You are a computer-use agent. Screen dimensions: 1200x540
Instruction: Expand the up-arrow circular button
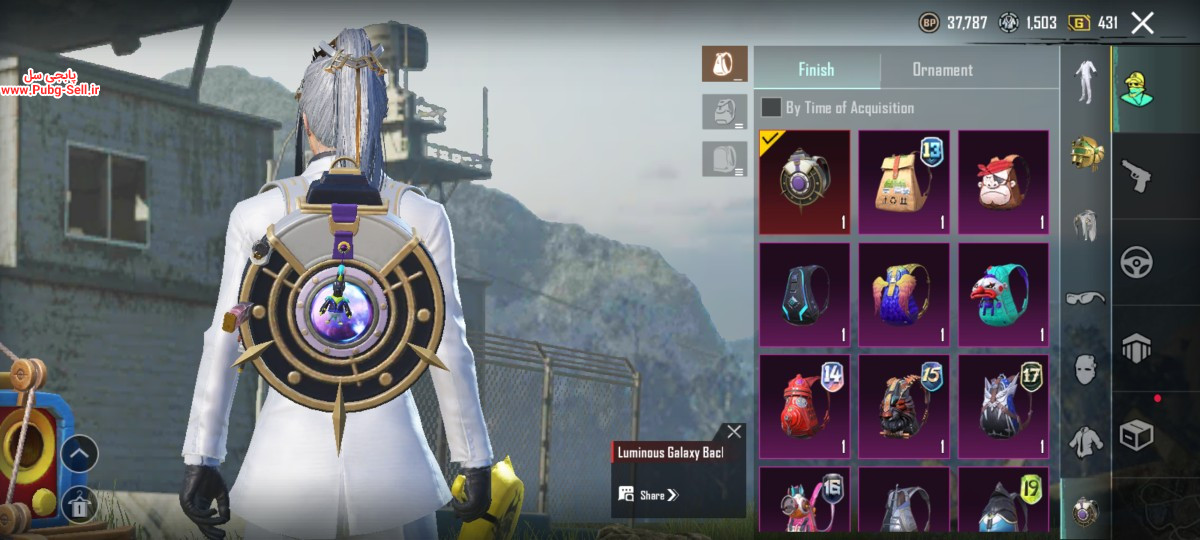[79, 454]
